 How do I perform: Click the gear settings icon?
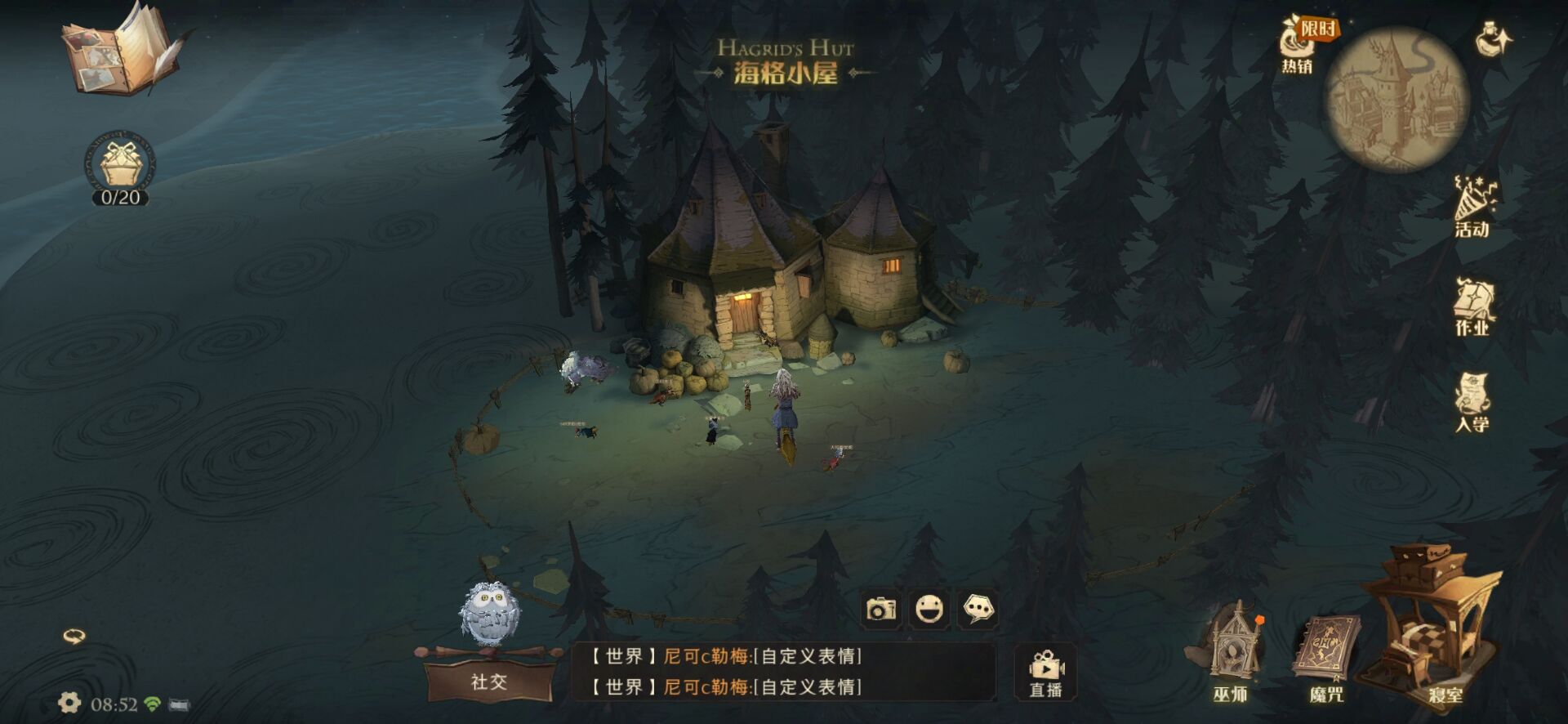[69, 703]
